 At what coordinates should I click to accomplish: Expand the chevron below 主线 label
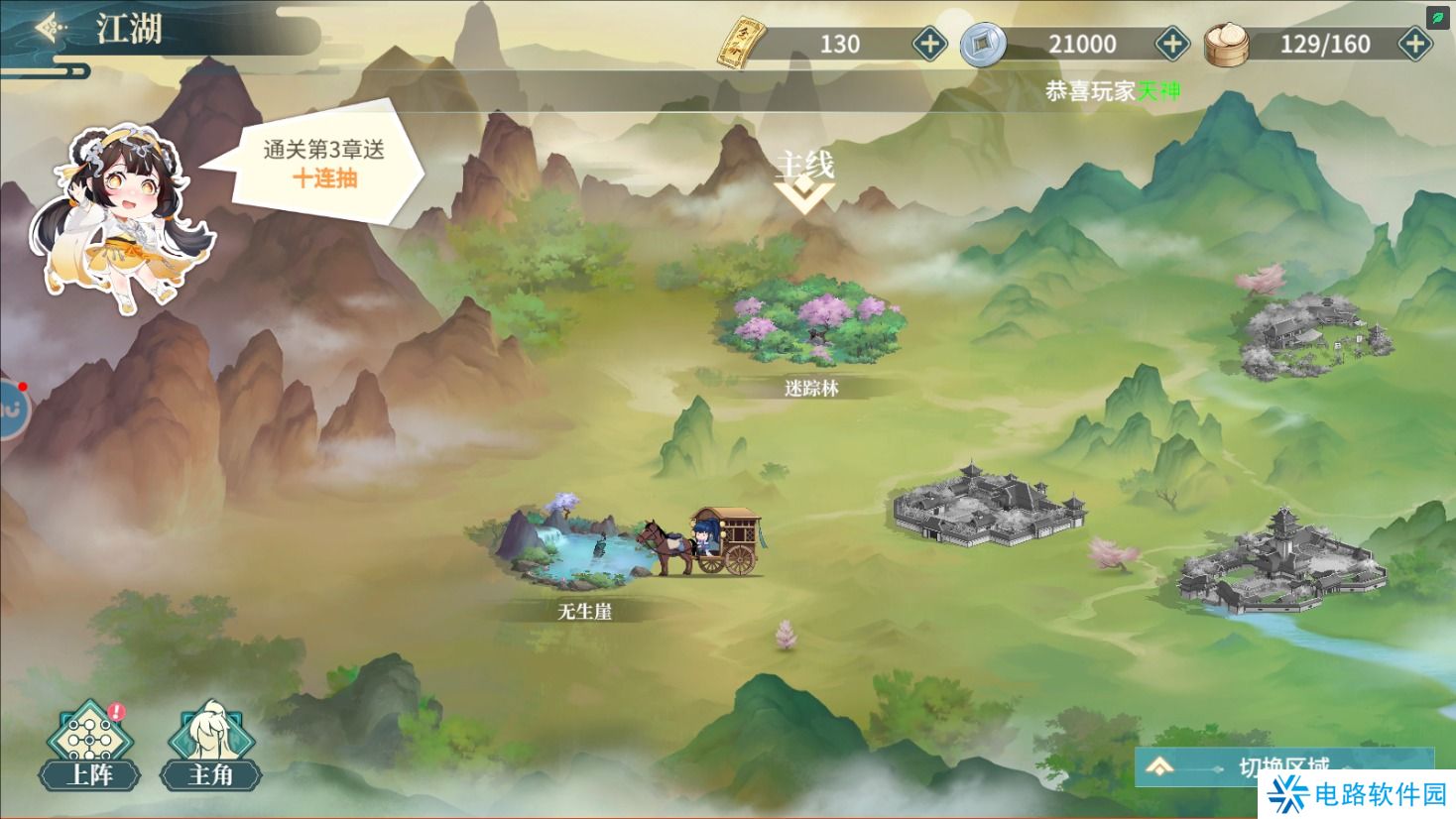[804, 196]
